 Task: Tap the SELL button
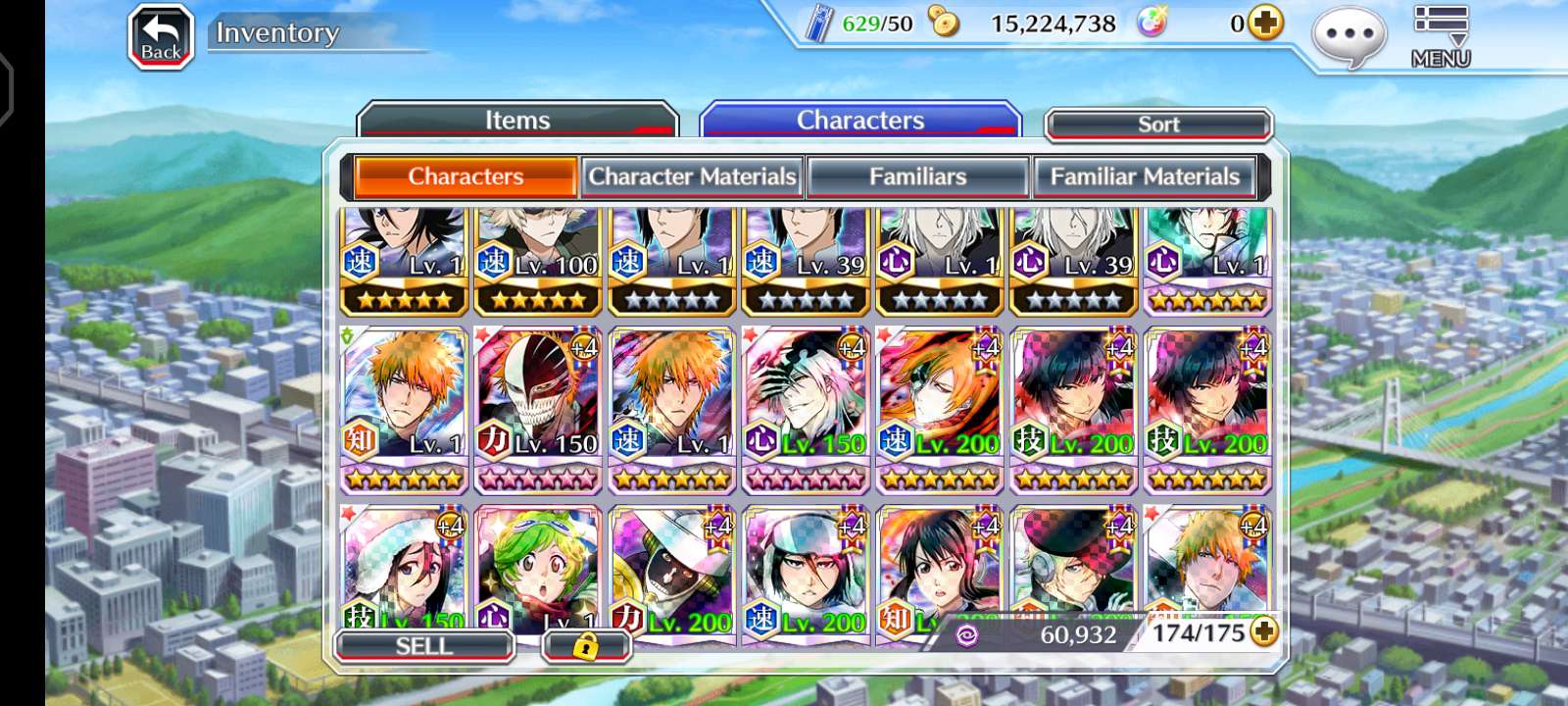[424, 645]
